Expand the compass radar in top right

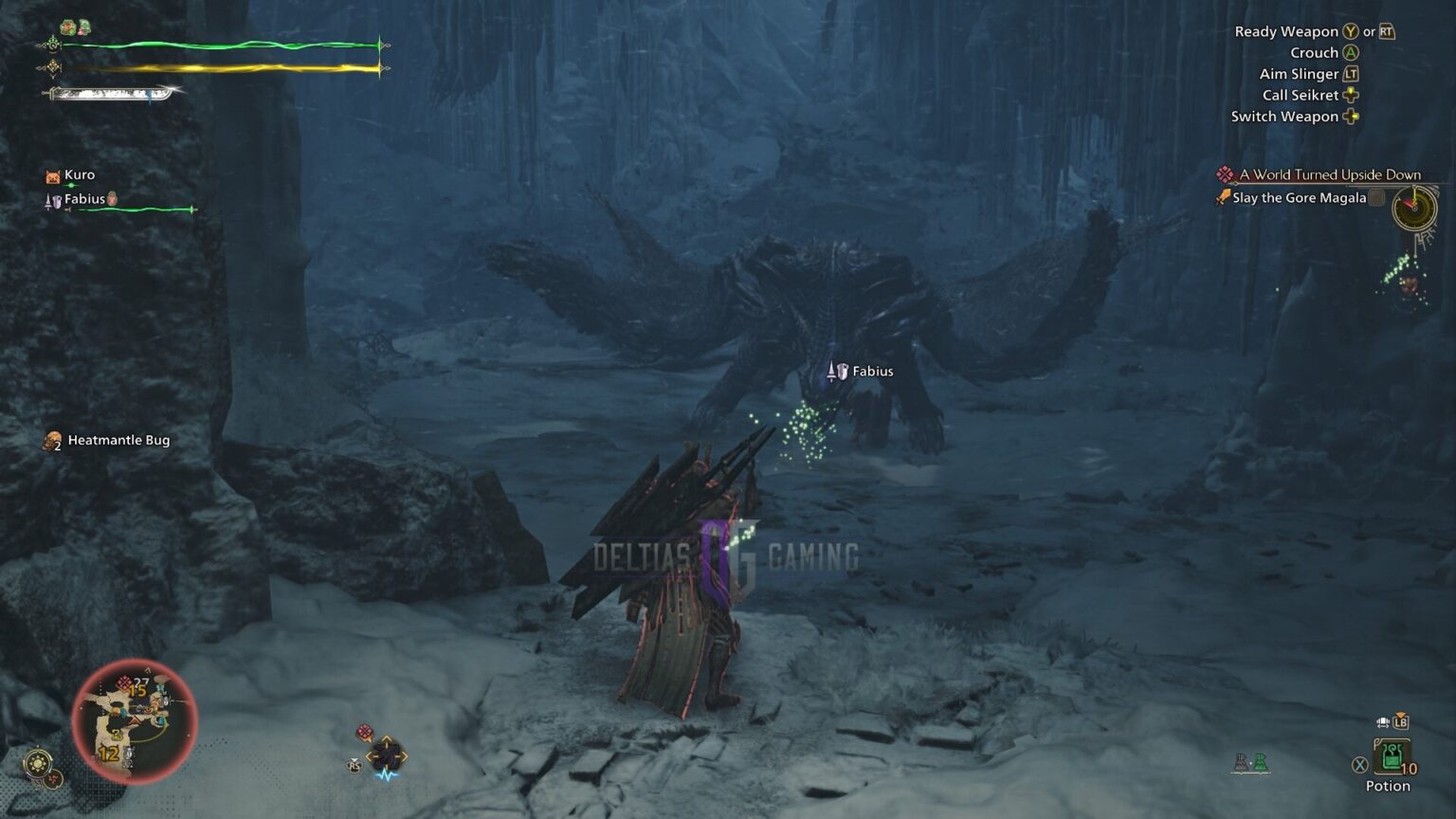[x=1413, y=209]
